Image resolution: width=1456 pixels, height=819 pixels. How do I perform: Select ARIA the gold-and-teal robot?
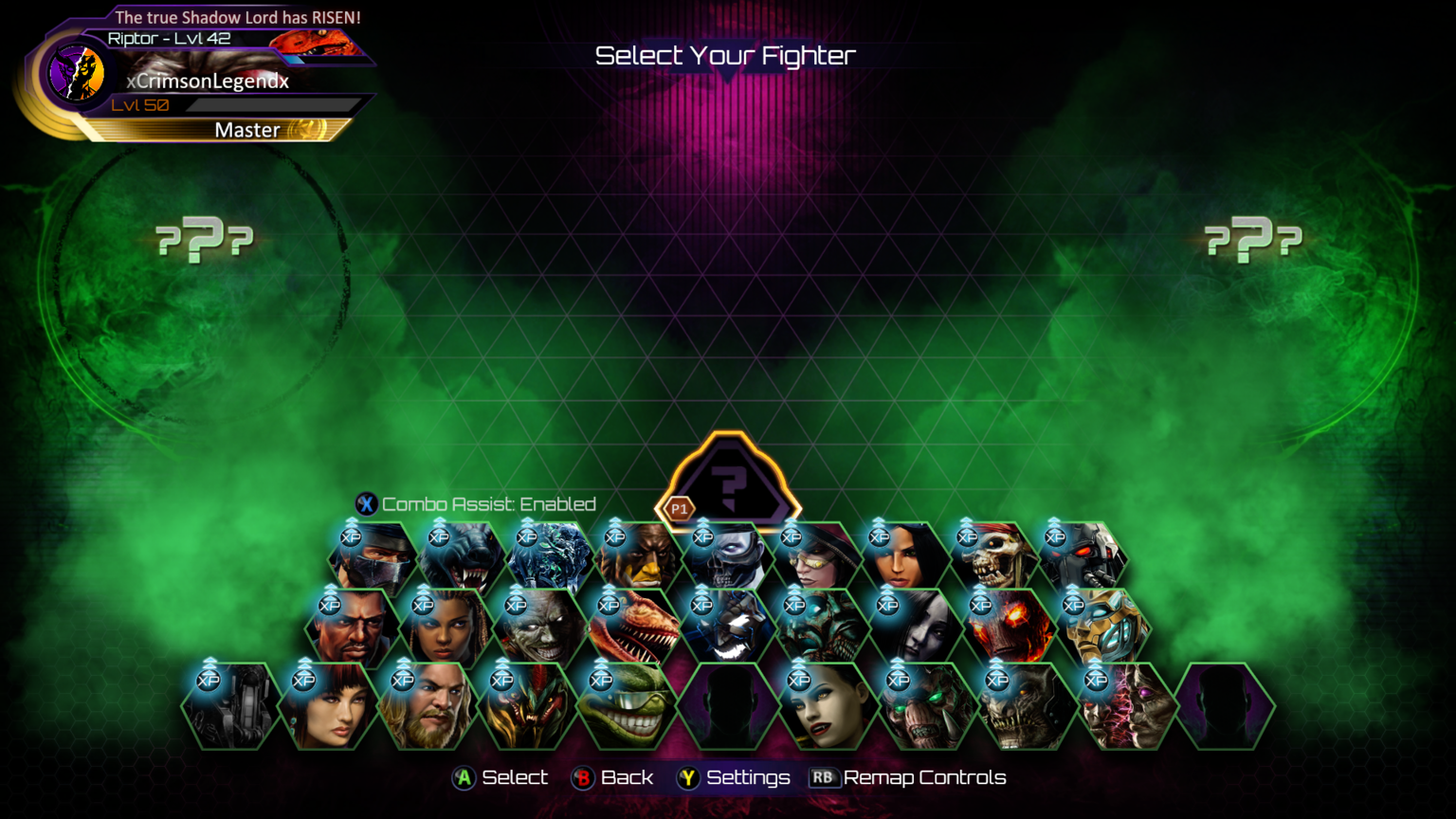1101,628
